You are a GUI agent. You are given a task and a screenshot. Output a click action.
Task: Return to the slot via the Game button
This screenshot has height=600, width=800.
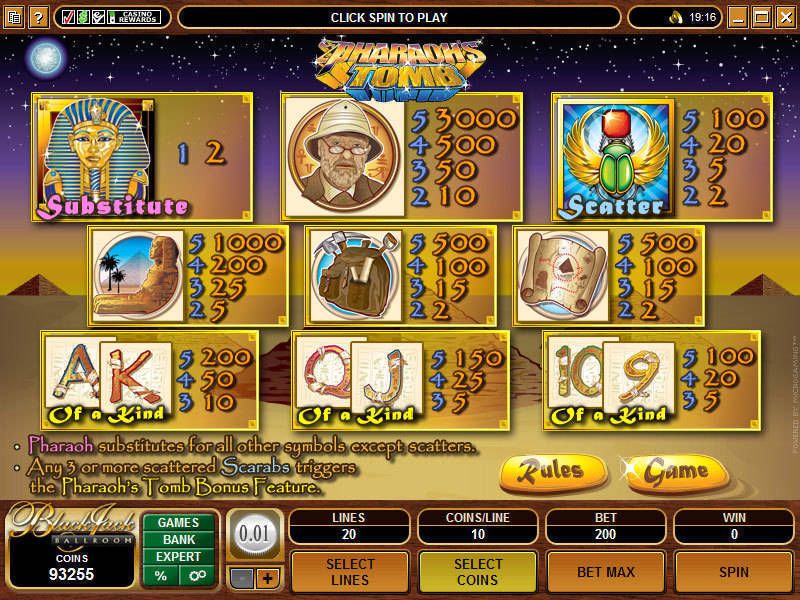coord(675,471)
